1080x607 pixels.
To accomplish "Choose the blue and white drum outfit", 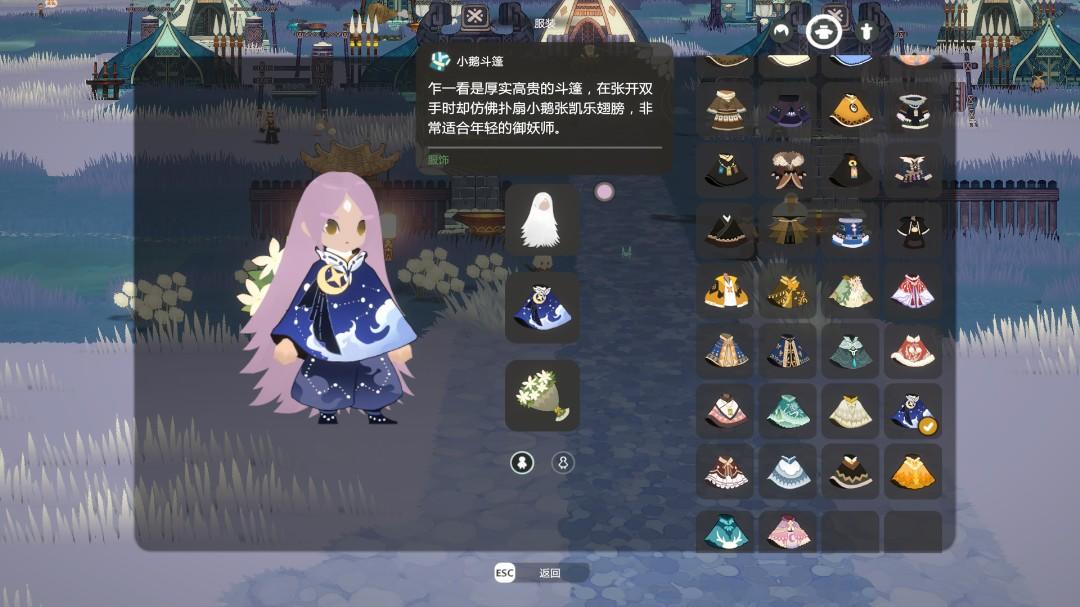I will pos(850,231).
